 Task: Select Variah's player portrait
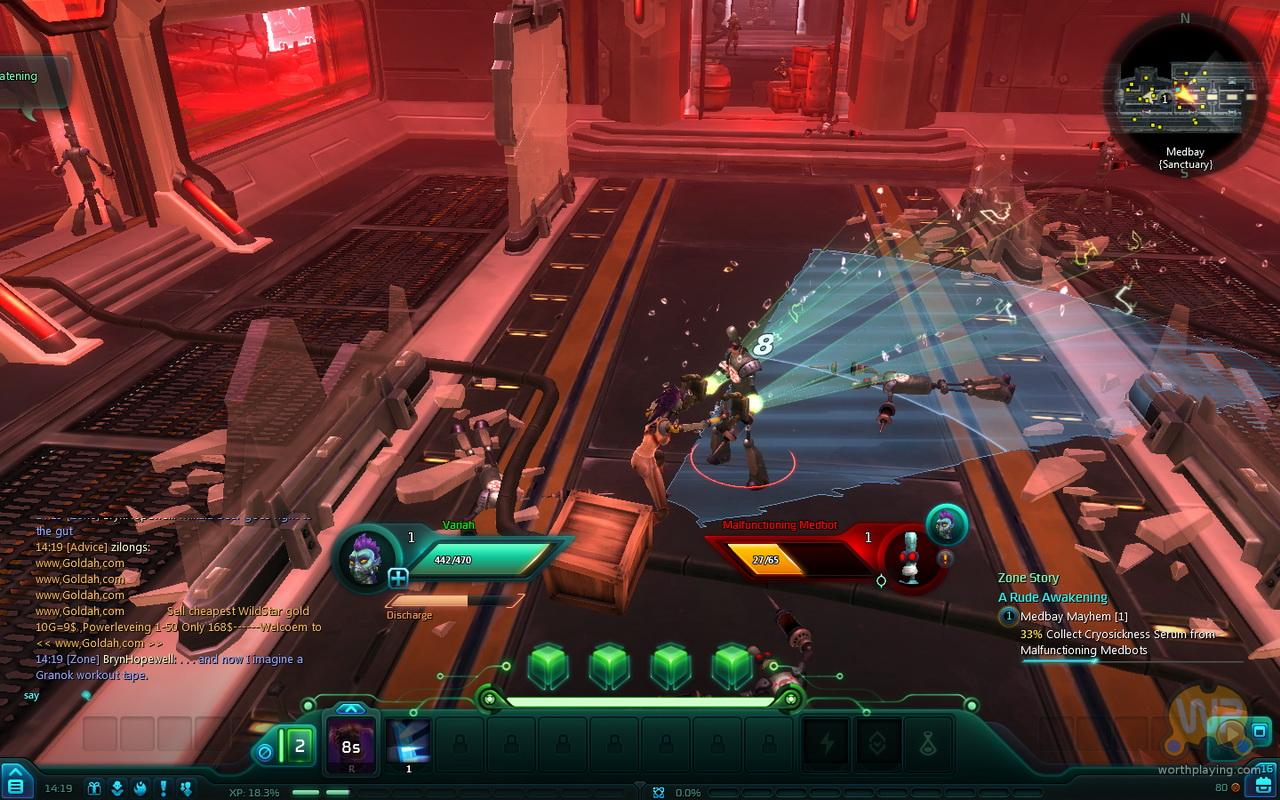tap(366, 556)
